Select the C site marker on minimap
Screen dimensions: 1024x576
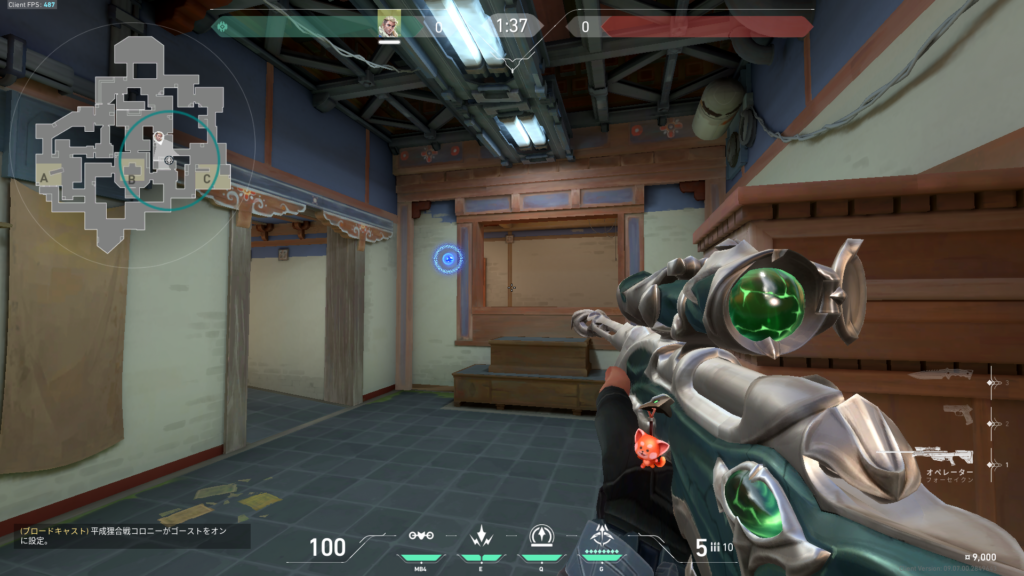206,179
